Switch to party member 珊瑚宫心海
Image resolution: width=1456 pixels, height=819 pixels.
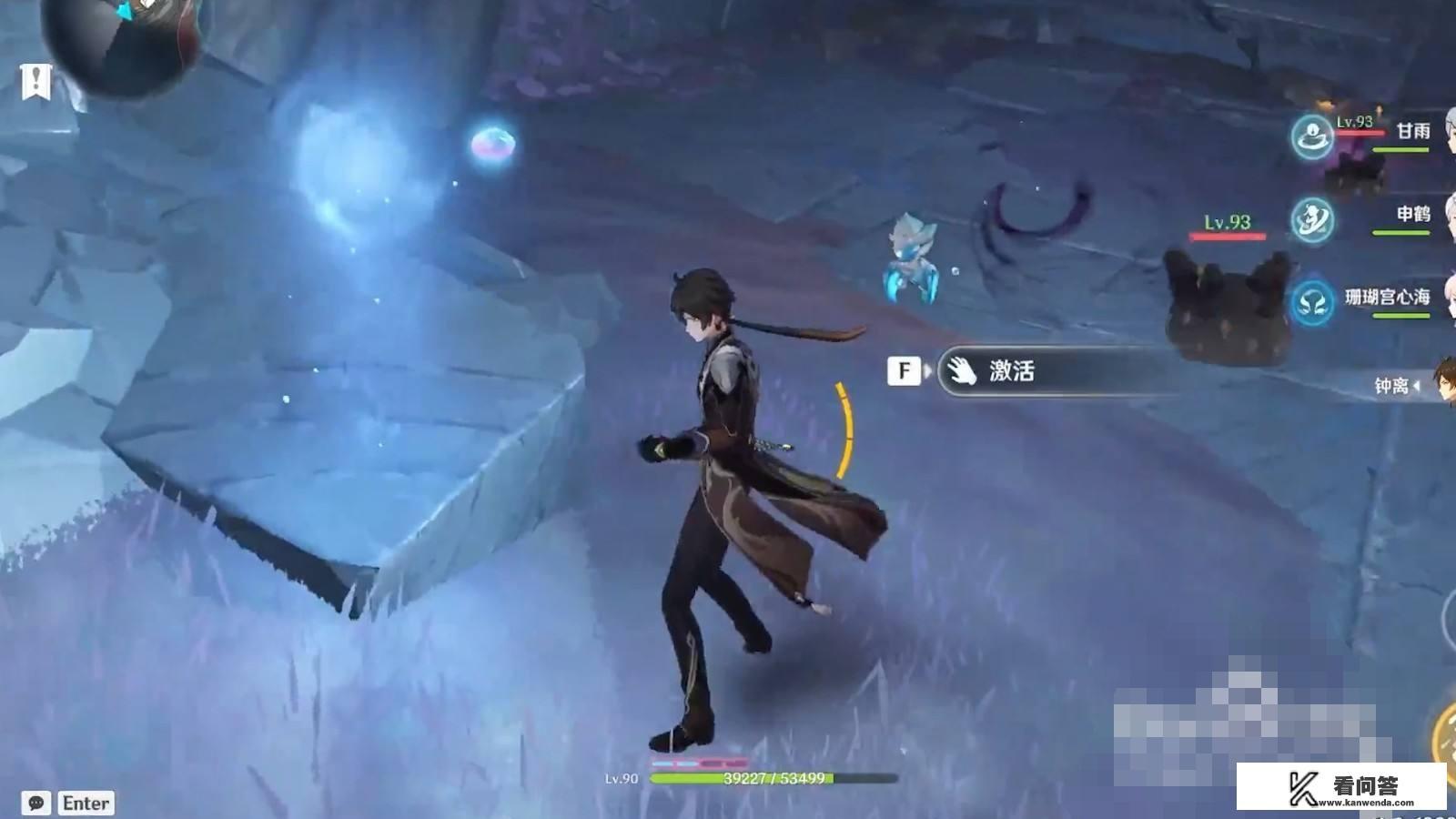1387,298
